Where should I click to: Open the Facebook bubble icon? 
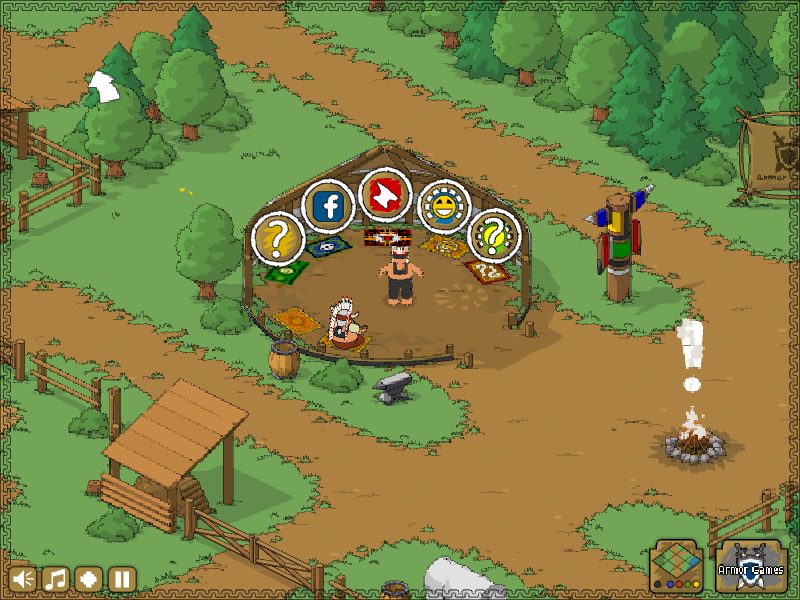click(328, 207)
